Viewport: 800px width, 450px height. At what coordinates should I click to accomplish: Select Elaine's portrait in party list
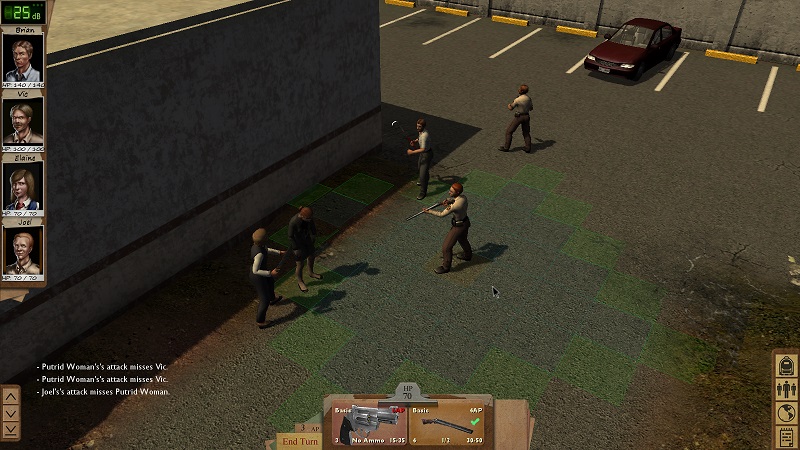[23, 186]
